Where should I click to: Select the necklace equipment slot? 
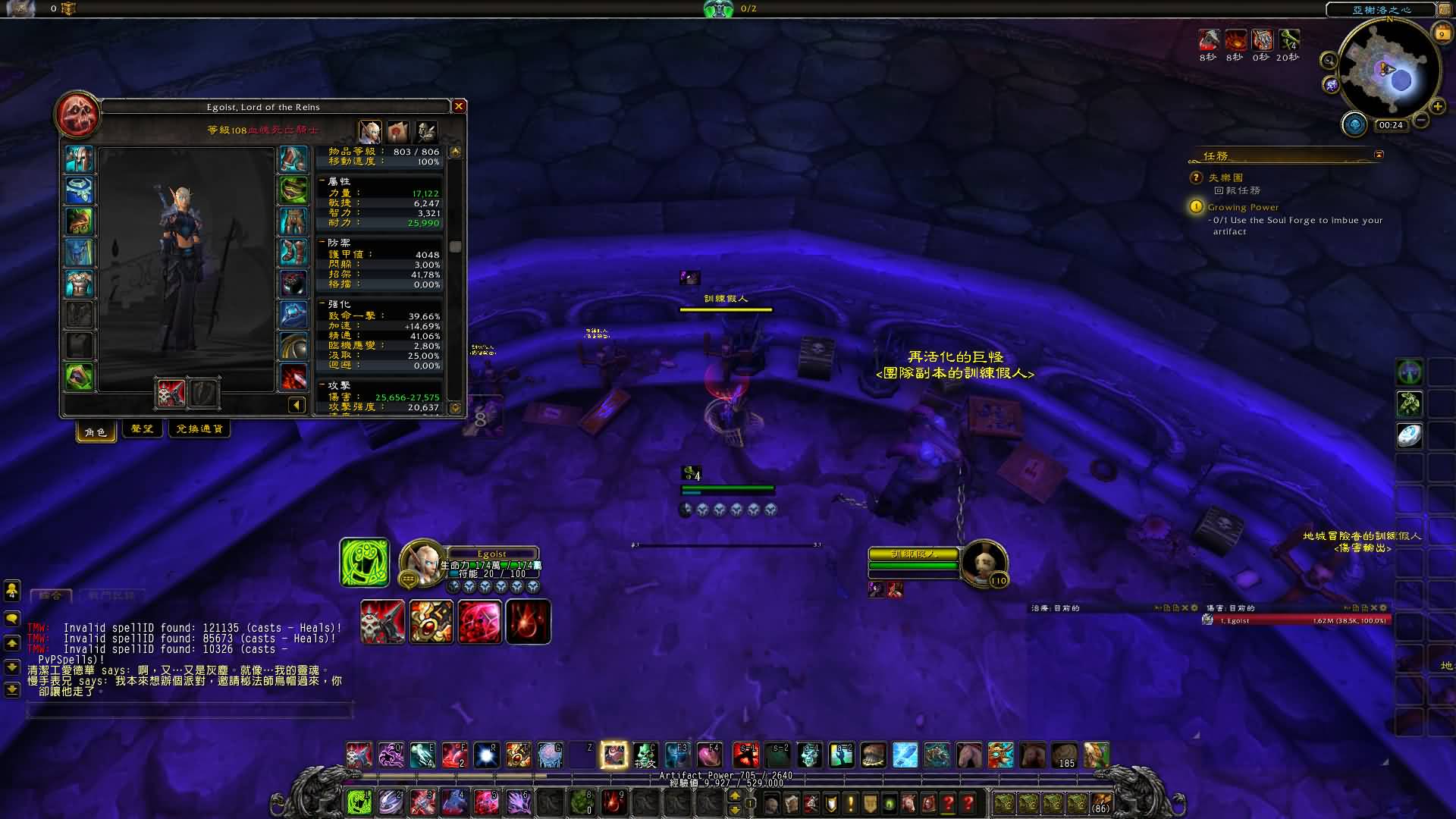click(x=79, y=190)
